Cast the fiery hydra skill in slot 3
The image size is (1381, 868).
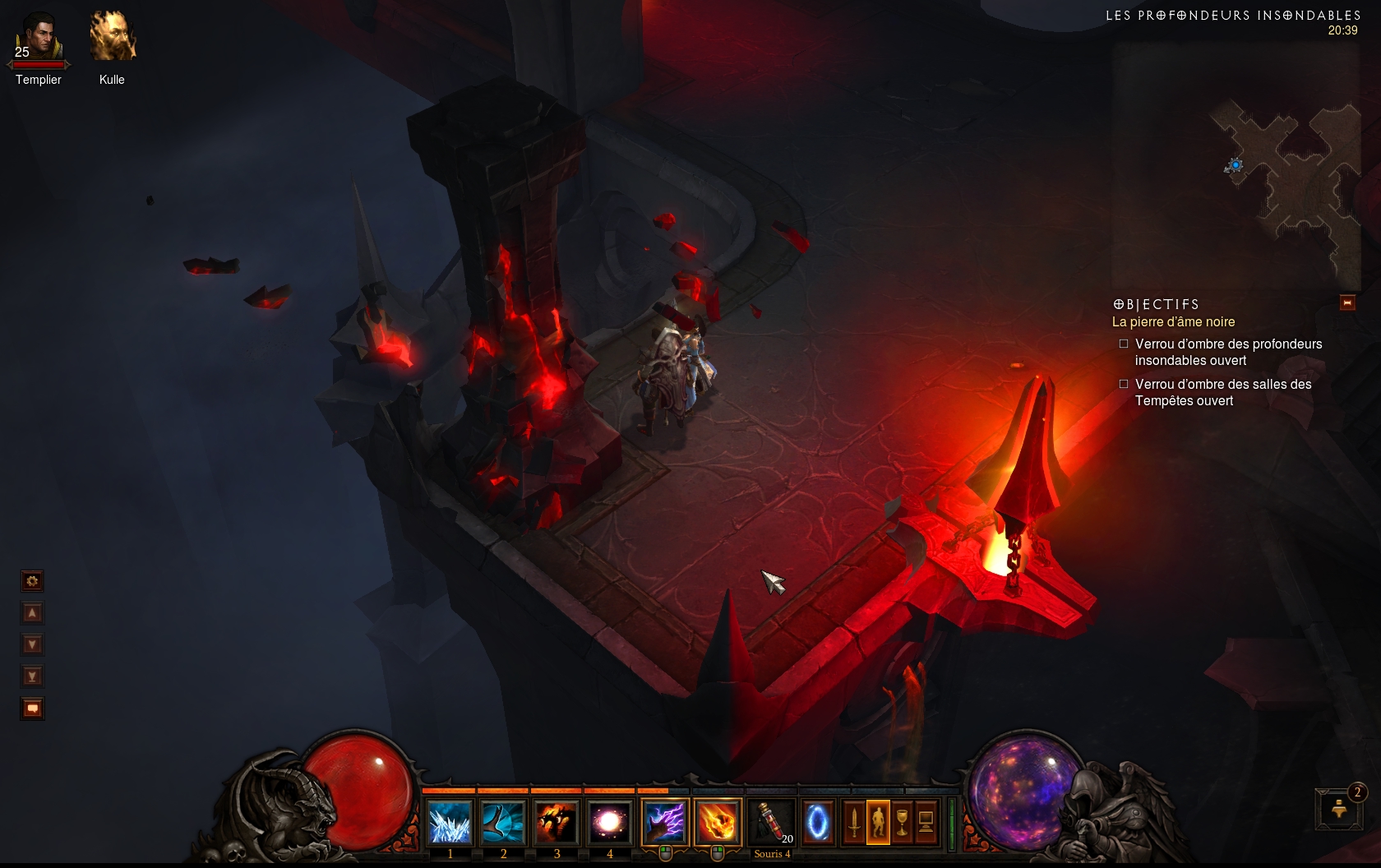point(557,823)
